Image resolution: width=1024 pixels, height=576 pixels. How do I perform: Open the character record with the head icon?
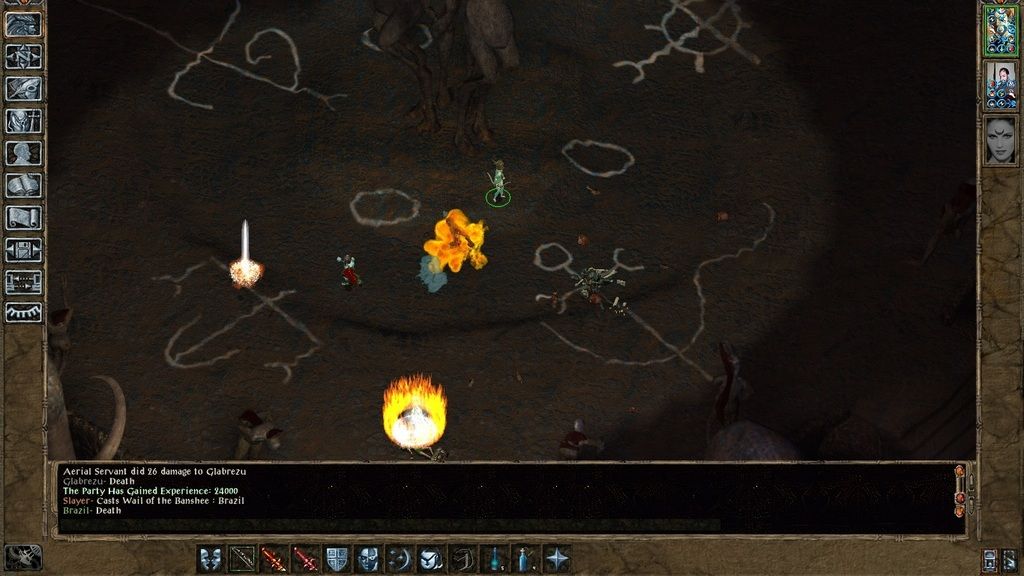(24, 153)
